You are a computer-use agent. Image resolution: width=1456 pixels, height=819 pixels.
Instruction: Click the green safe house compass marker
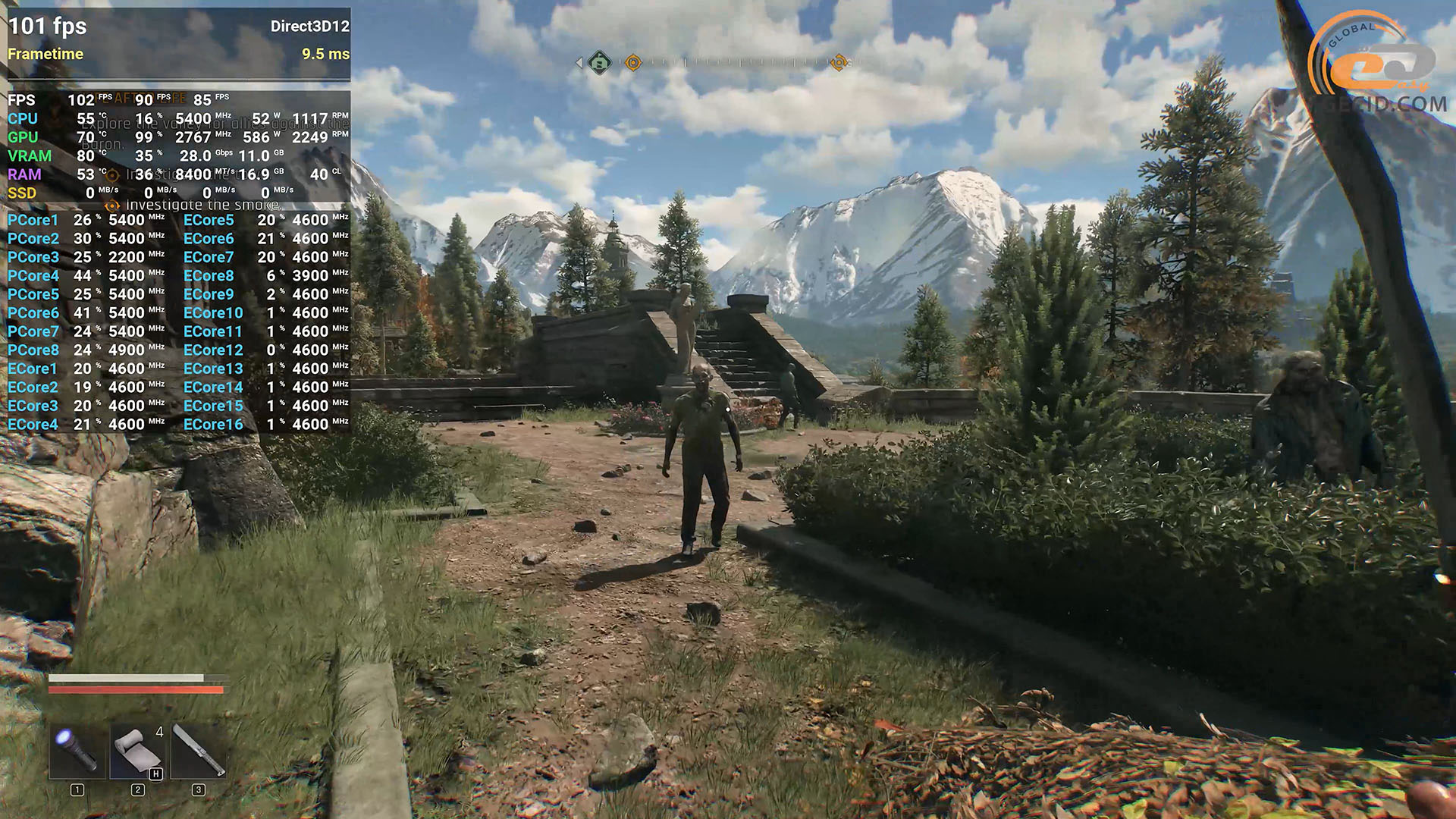[x=600, y=62]
